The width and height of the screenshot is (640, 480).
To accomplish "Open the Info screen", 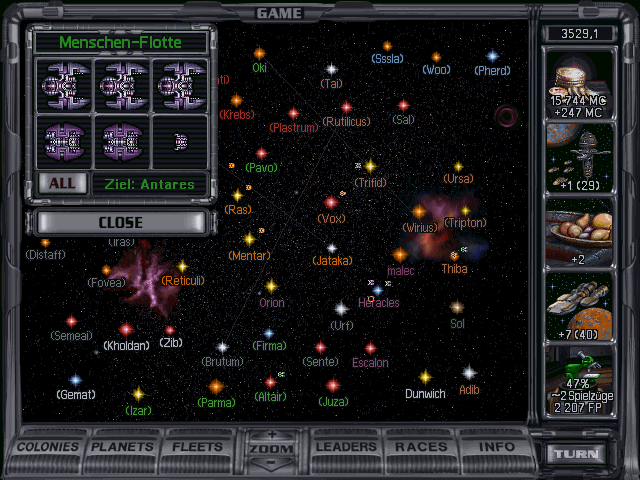I will 496,447.
